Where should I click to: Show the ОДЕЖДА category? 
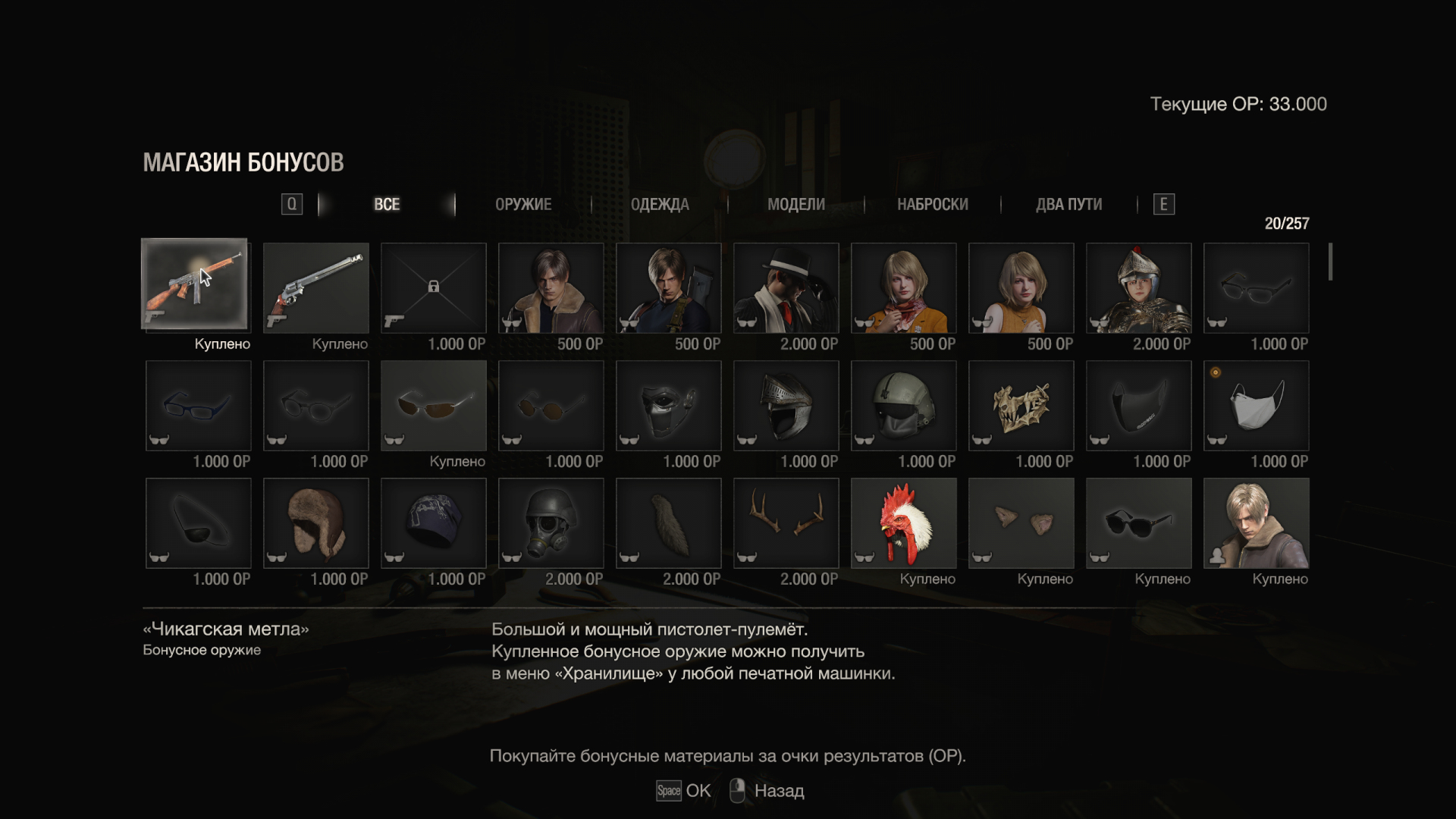660,205
